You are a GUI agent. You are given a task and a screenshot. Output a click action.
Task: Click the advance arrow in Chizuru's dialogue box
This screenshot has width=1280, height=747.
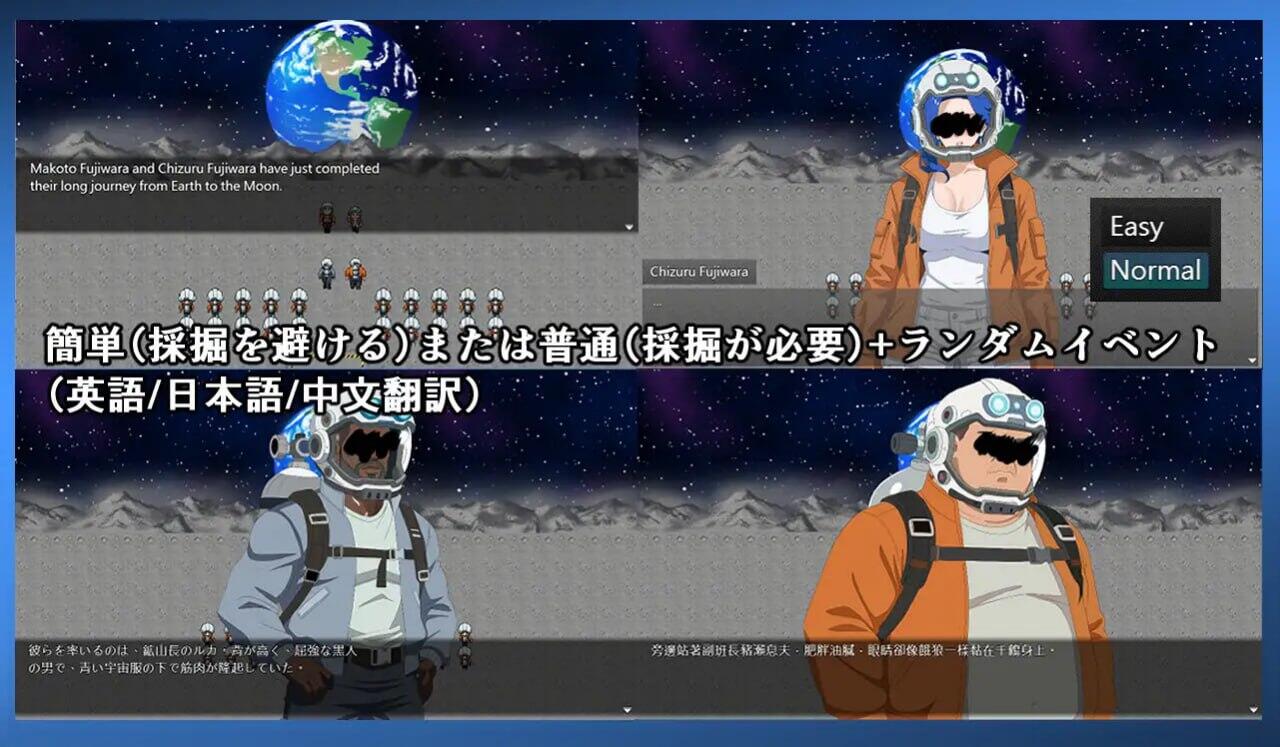point(1251,359)
